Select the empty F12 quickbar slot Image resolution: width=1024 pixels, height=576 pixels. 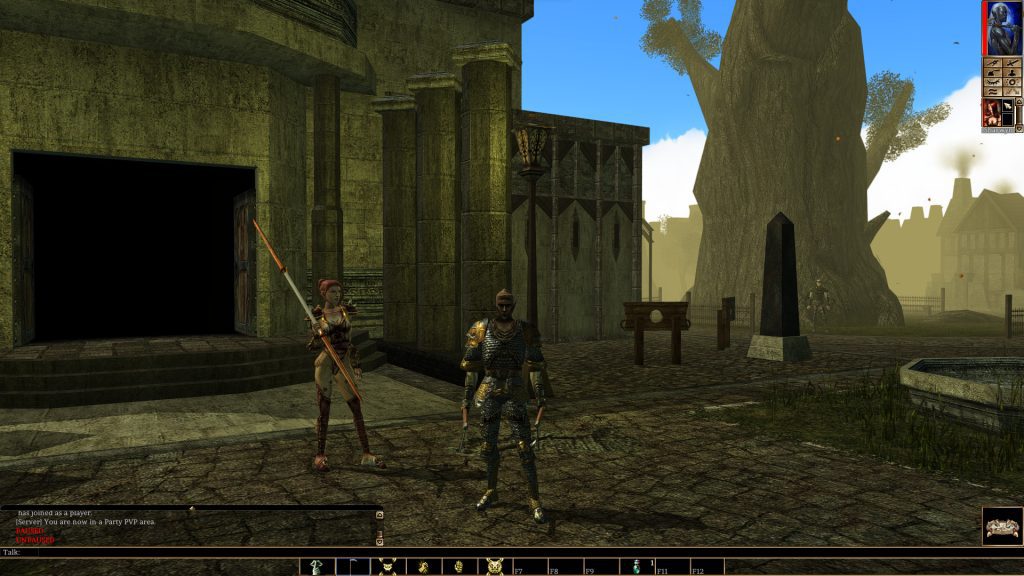point(707,567)
